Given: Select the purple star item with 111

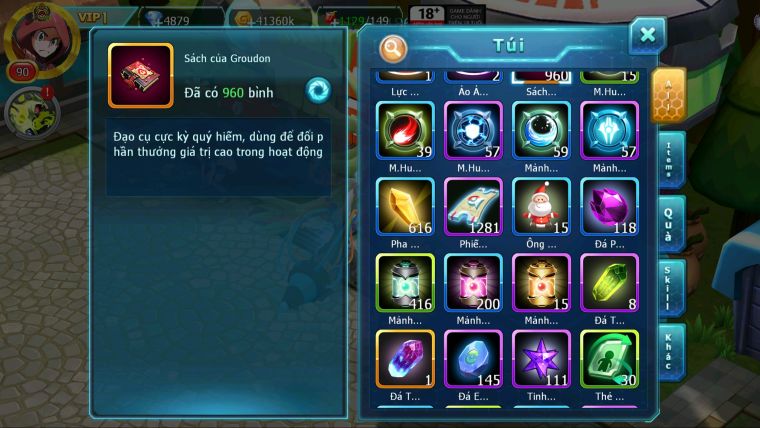Looking at the screenshot, I should pos(541,358).
